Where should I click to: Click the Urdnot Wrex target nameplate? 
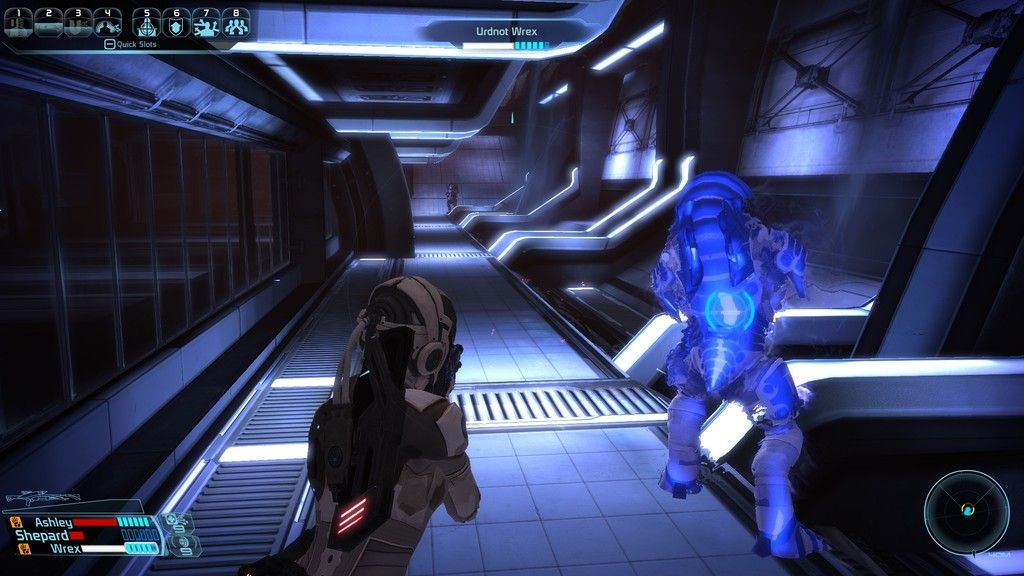point(506,32)
